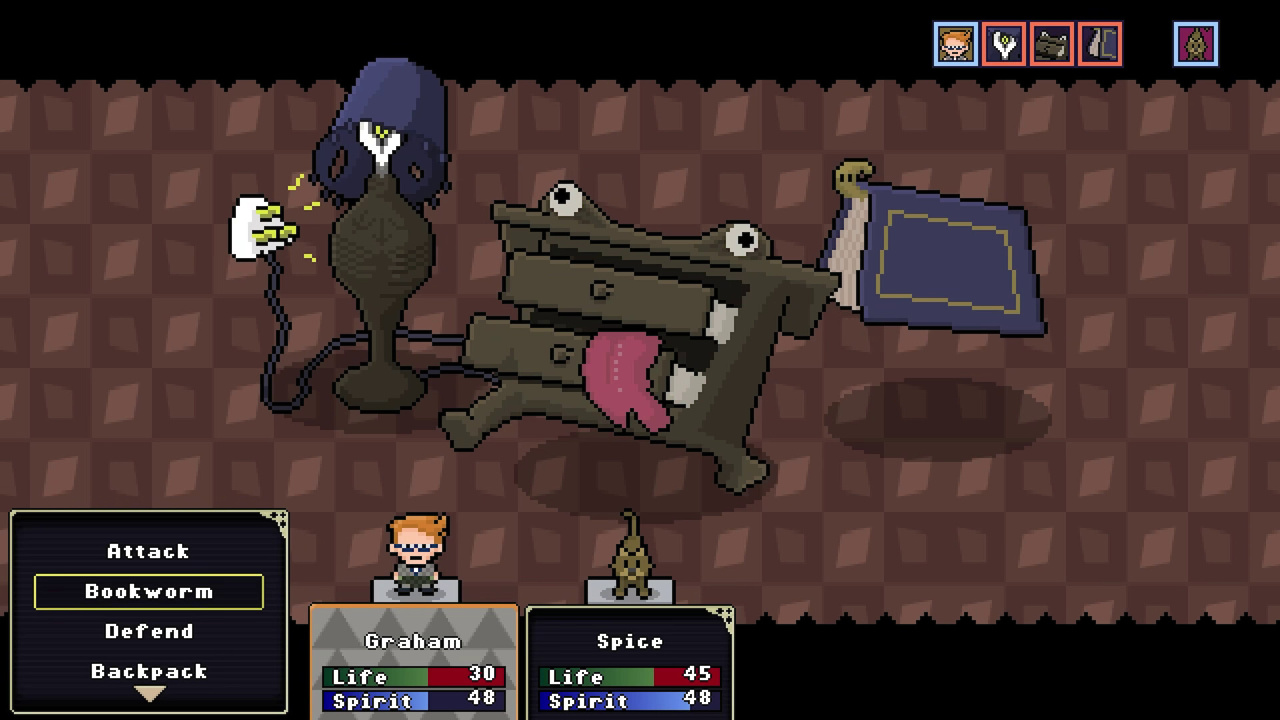Image resolution: width=1280 pixels, height=720 pixels.
Task: Pick the Defend command
Action: tap(148, 631)
